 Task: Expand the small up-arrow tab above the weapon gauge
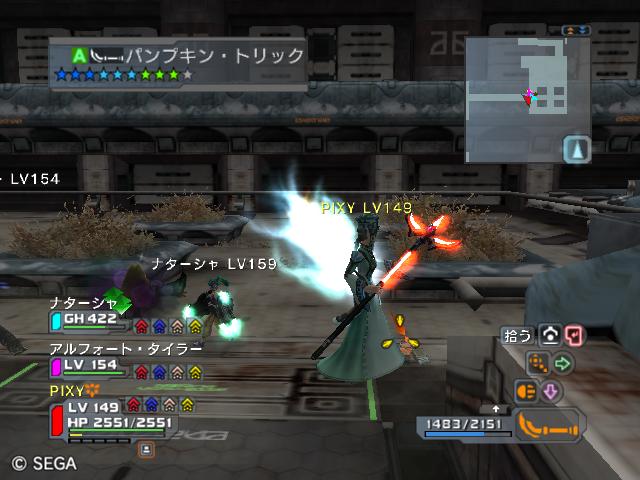(x=496, y=409)
